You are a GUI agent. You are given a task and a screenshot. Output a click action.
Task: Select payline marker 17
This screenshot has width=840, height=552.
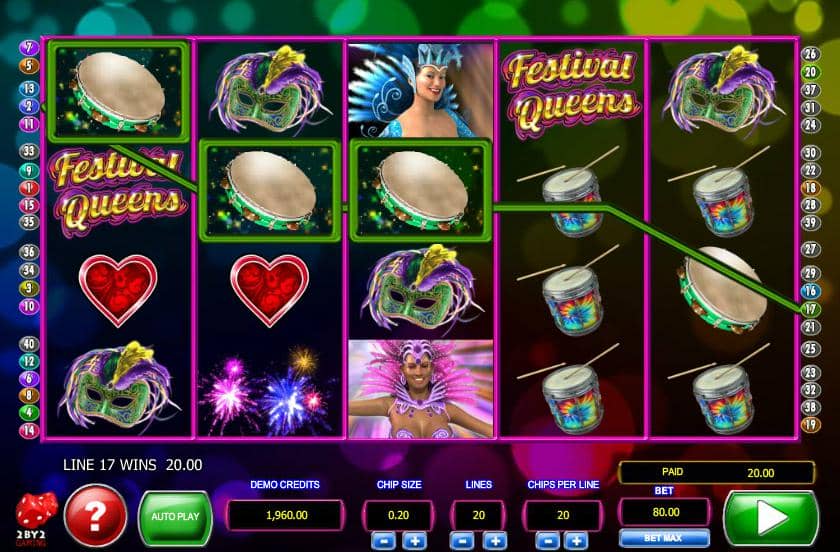[810, 309]
